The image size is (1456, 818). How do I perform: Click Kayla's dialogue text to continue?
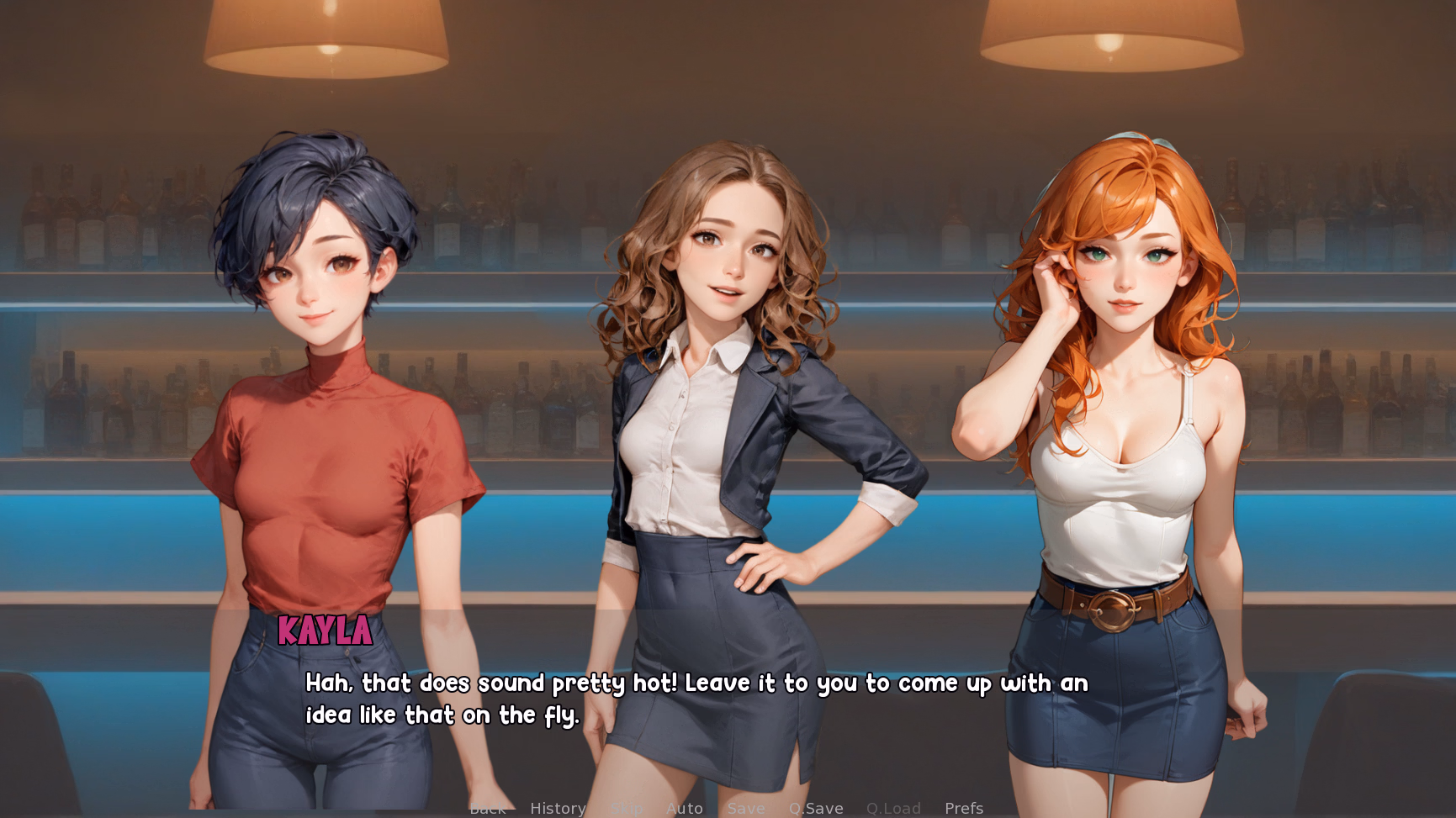click(x=696, y=699)
